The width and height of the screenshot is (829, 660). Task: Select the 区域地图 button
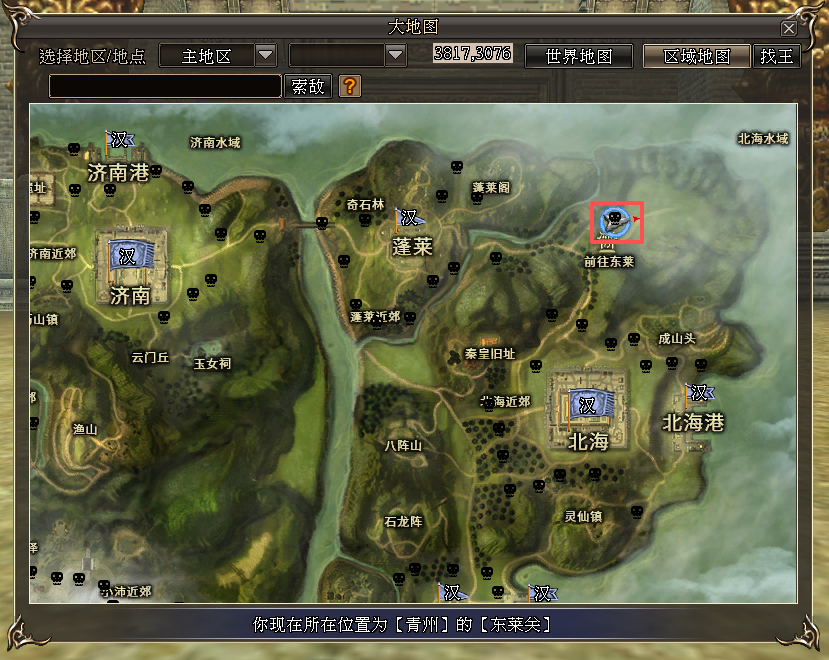pos(697,56)
